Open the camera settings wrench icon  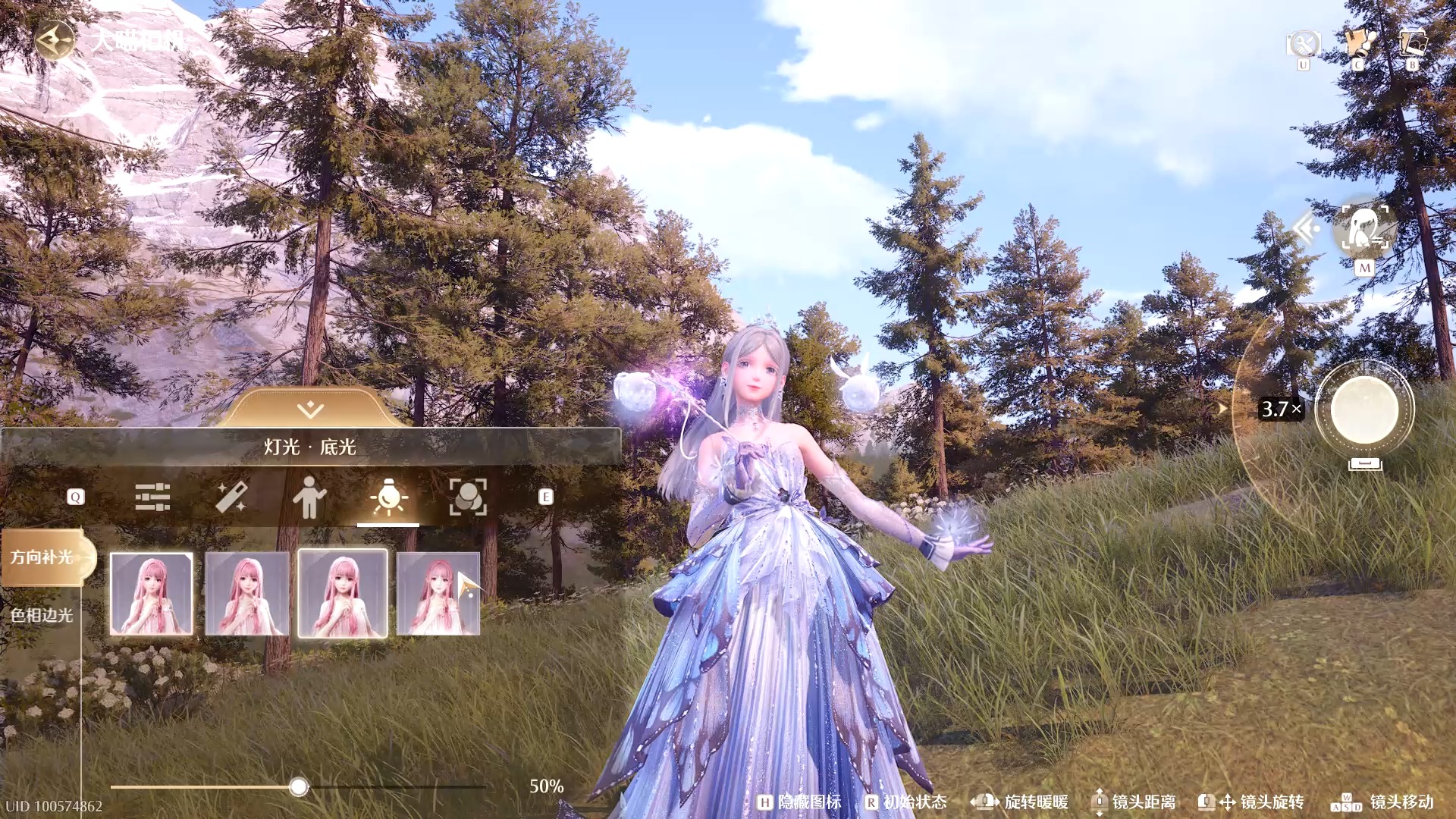(x=1303, y=44)
